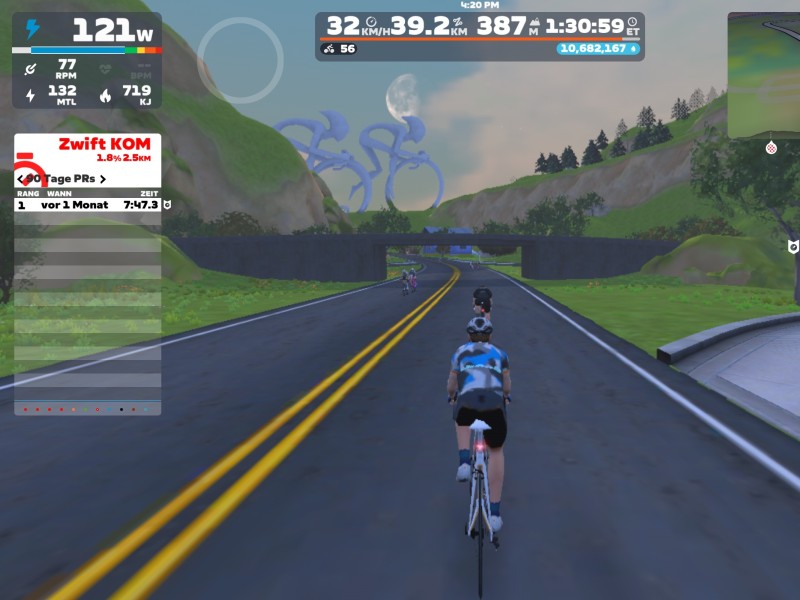Click the power-up ring slot
This screenshot has width=800, height=600.
[240, 60]
